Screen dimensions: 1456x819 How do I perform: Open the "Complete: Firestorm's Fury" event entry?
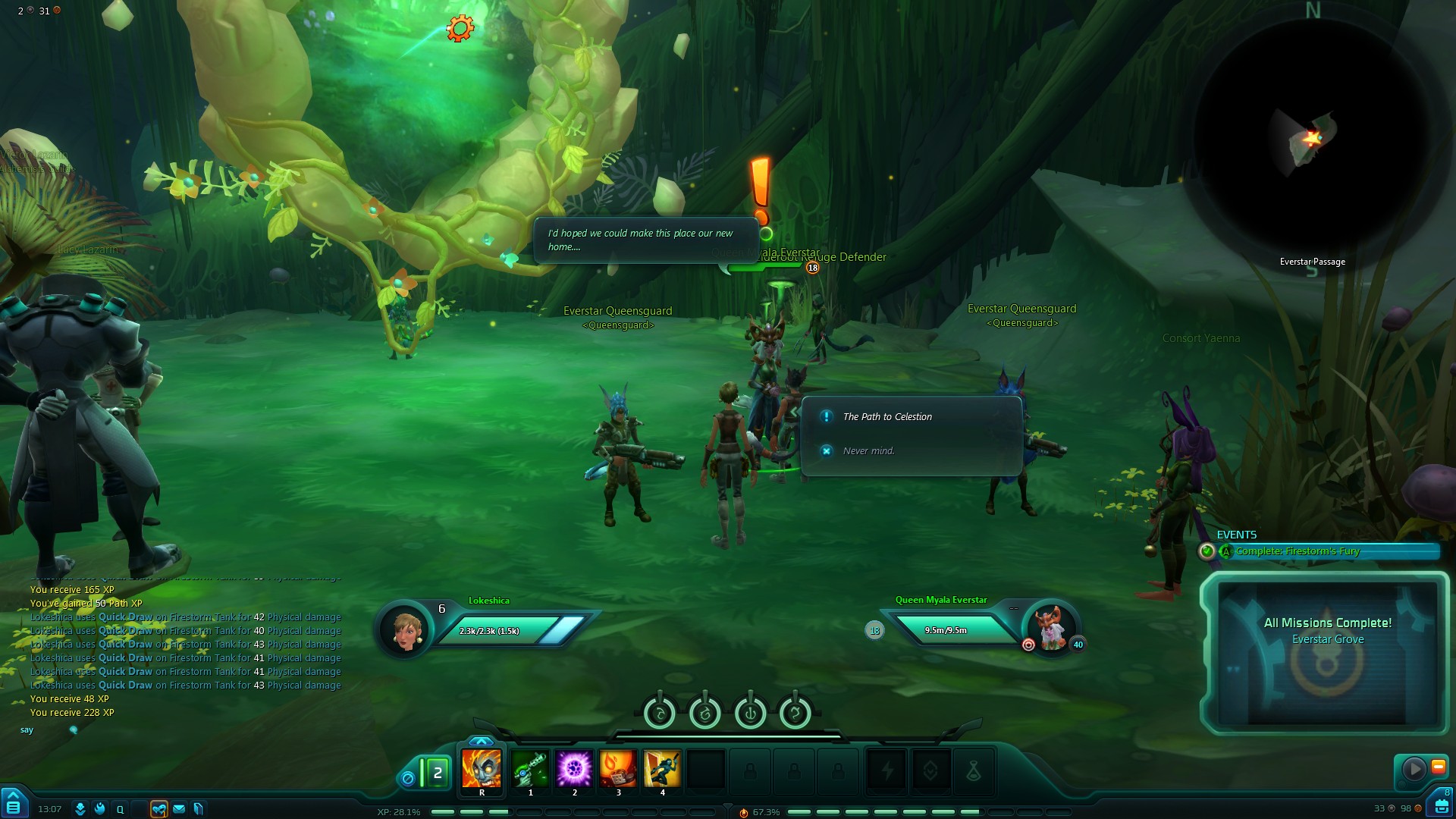1298,551
